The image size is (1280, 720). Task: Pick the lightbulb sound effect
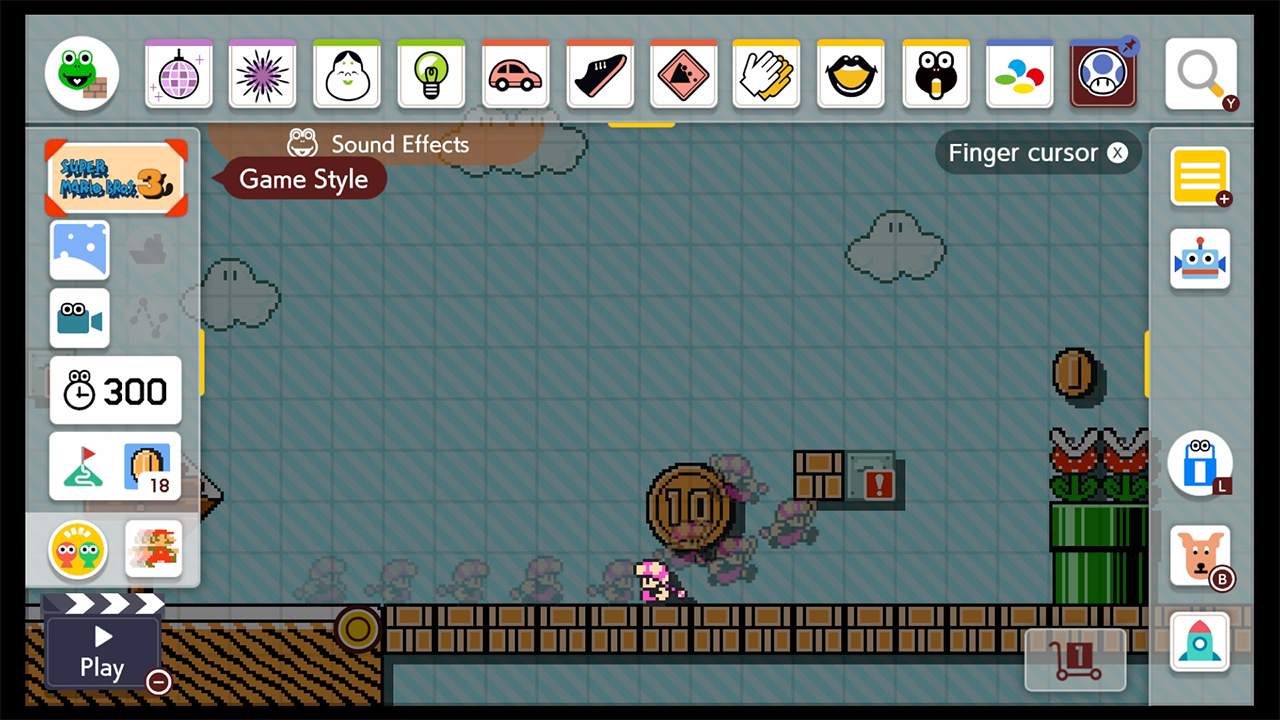tap(430, 73)
